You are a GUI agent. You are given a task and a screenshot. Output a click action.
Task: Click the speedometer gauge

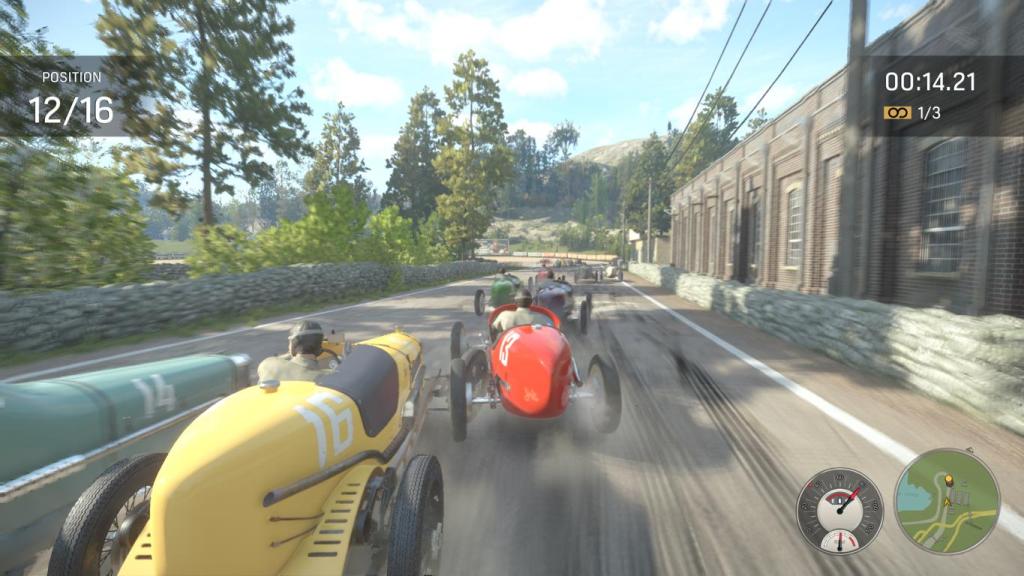[839, 509]
